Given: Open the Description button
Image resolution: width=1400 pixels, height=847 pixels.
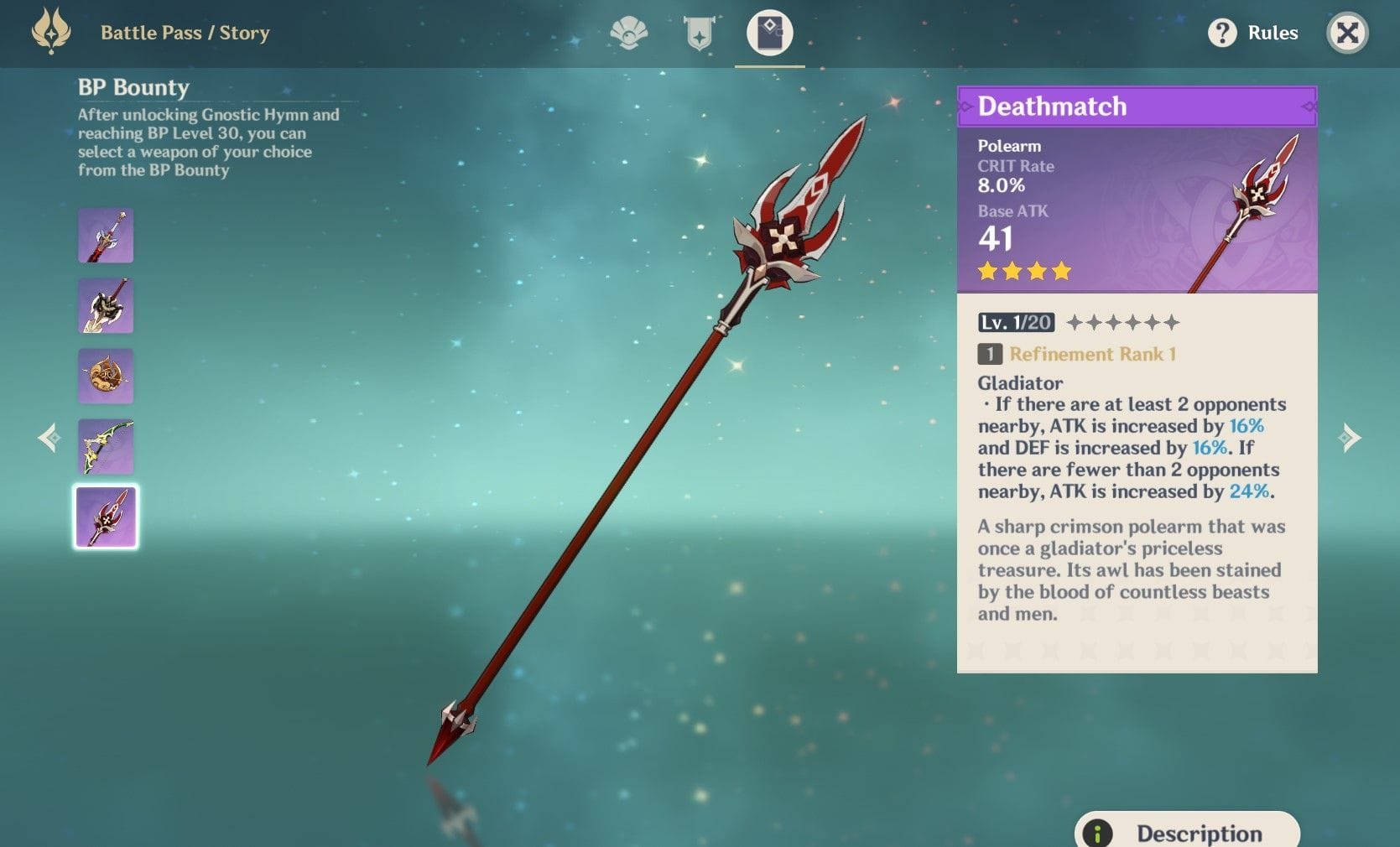Looking at the screenshot, I should pyautogui.click(x=1187, y=833).
